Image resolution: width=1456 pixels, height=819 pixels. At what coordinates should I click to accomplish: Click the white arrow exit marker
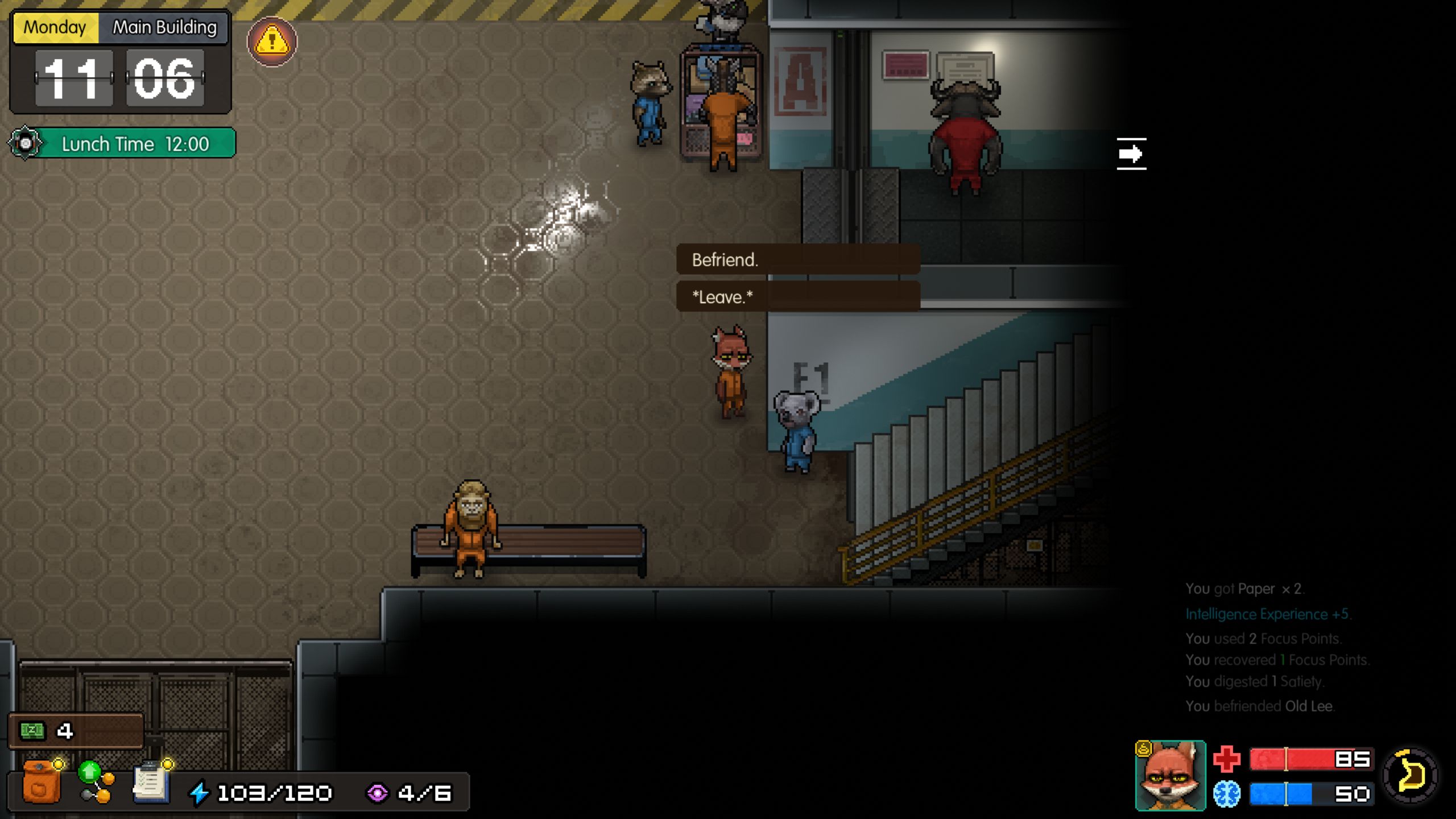(x=1131, y=154)
